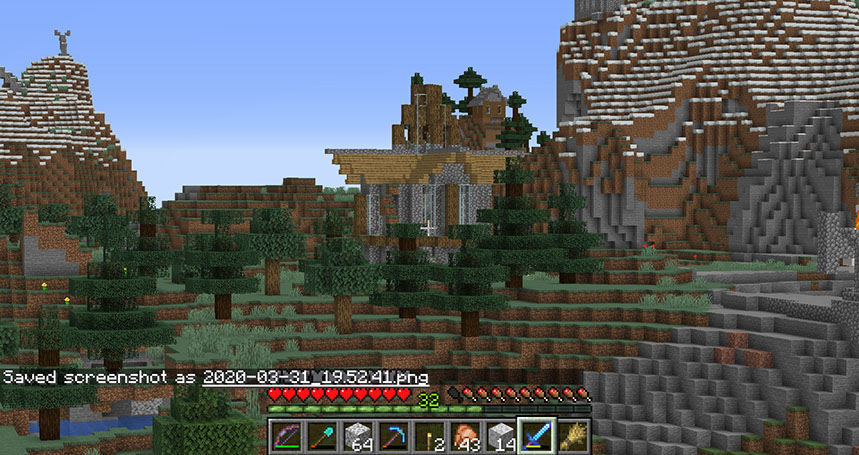Viewport: 859px width, 455px height.
Task: Choose the stack of 64 stone blocks
Action: click(358, 436)
